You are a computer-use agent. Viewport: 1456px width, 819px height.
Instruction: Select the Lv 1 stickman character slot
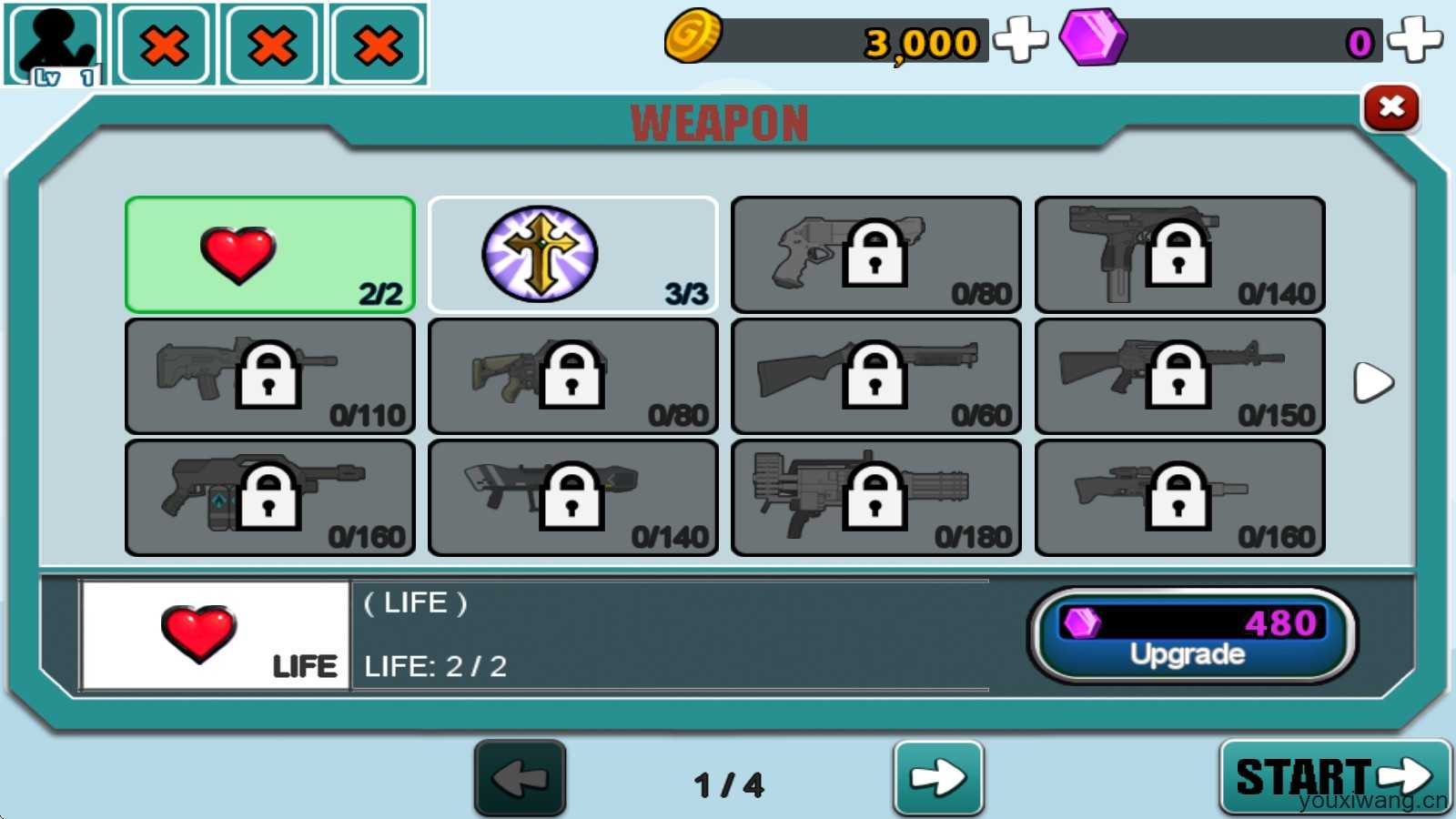click(x=55, y=44)
